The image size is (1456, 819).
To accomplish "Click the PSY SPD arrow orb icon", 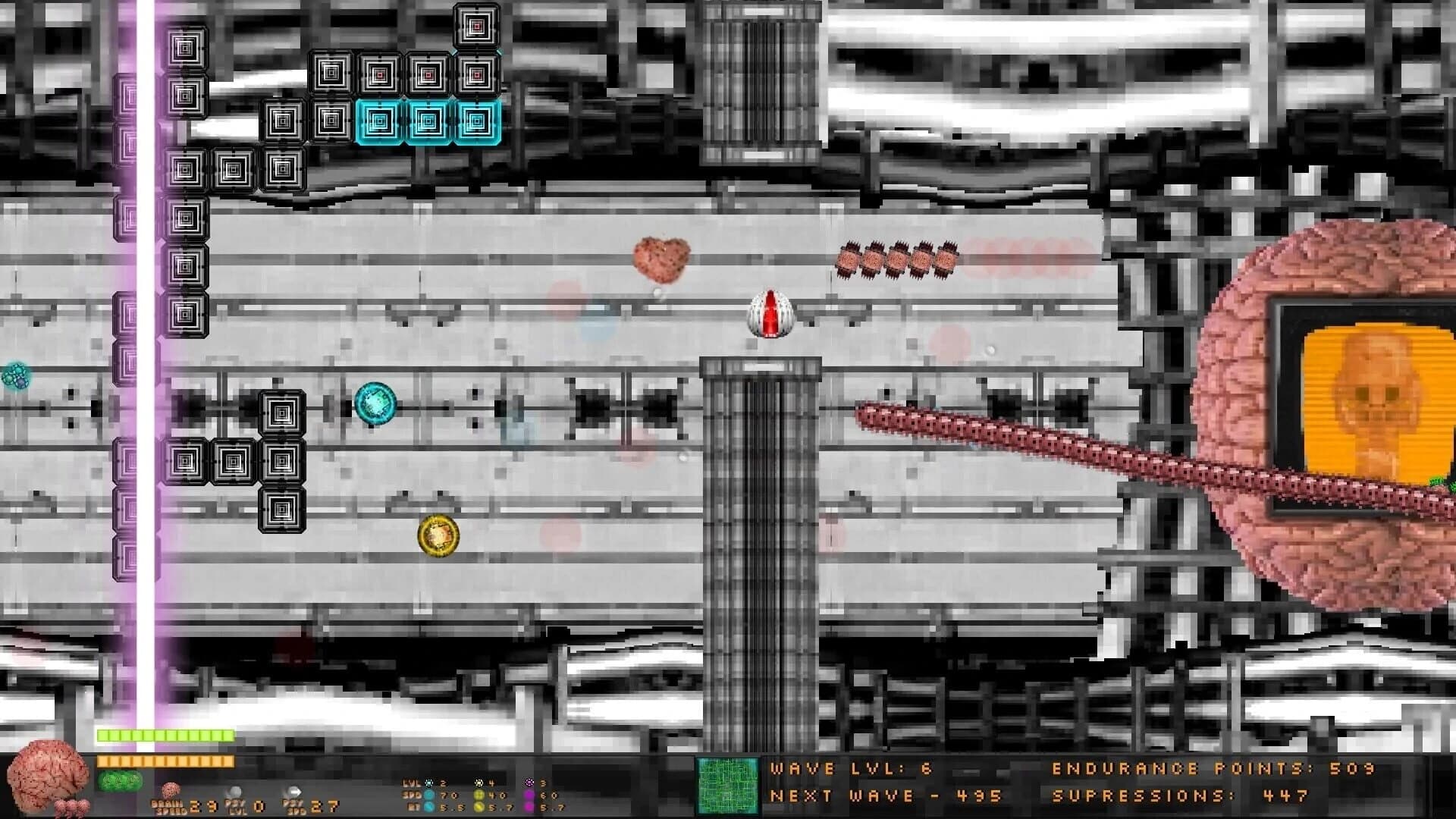I will [293, 791].
